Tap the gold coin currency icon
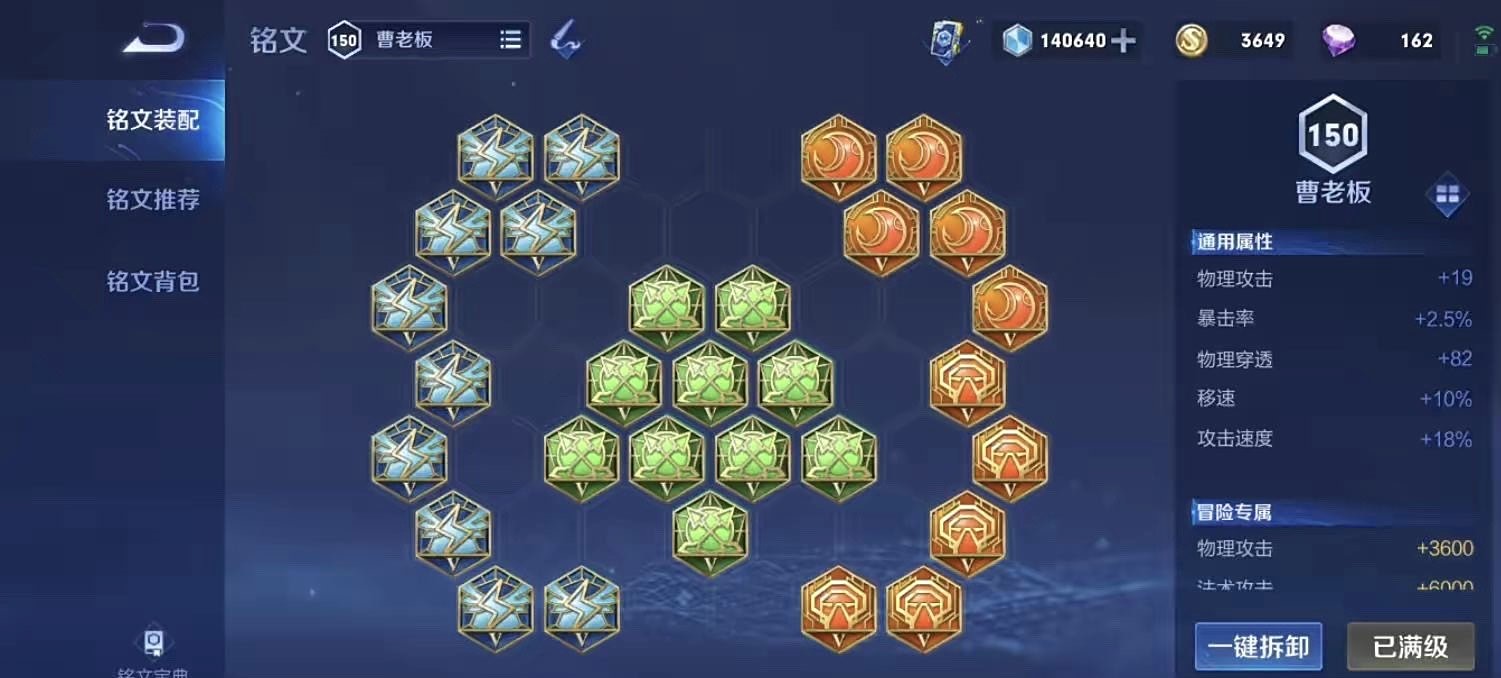 click(1191, 41)
